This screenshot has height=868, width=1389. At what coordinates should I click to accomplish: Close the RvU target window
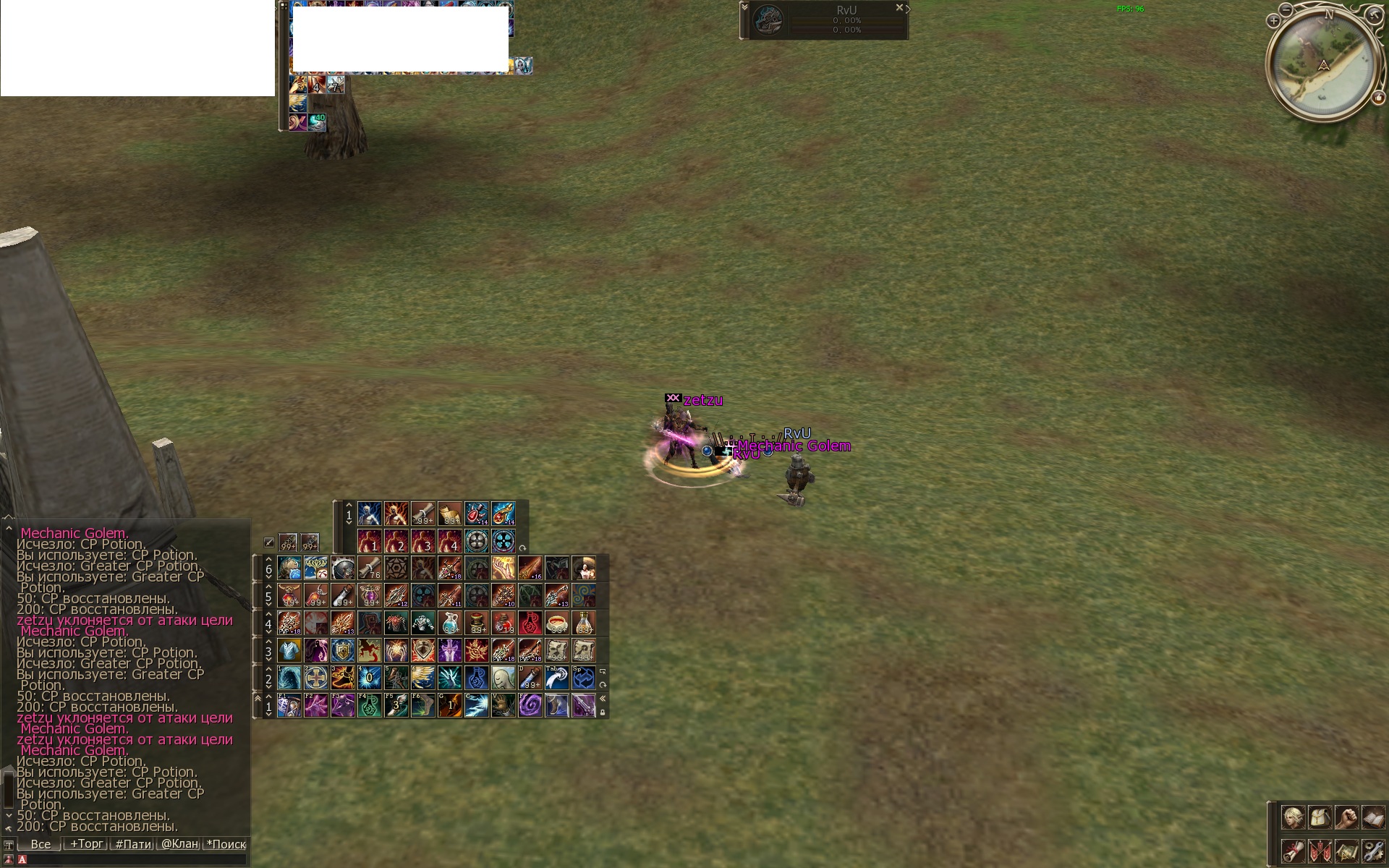[899, 8]
